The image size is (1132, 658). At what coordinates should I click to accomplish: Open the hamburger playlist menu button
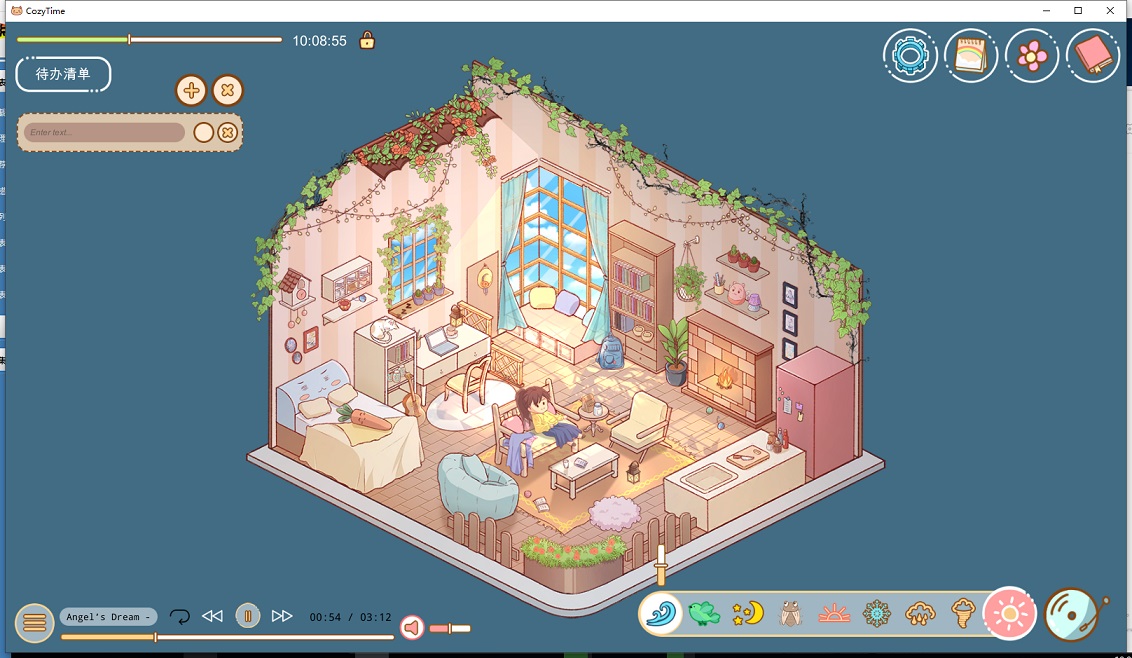point(34,623)
